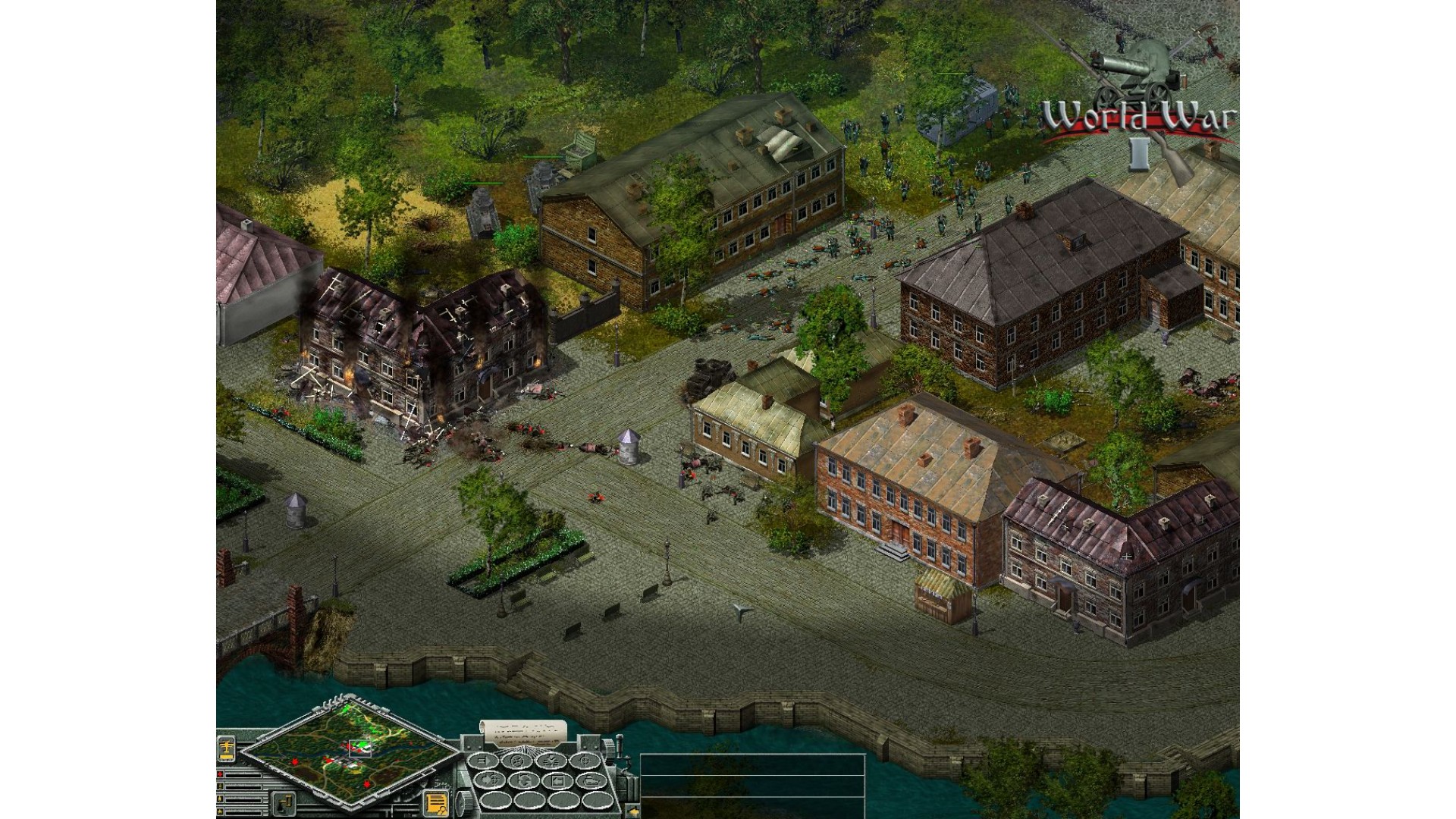
Task: Click the diamond-shaped minimap
Action: pyautogui.click(x=349, y=754)
